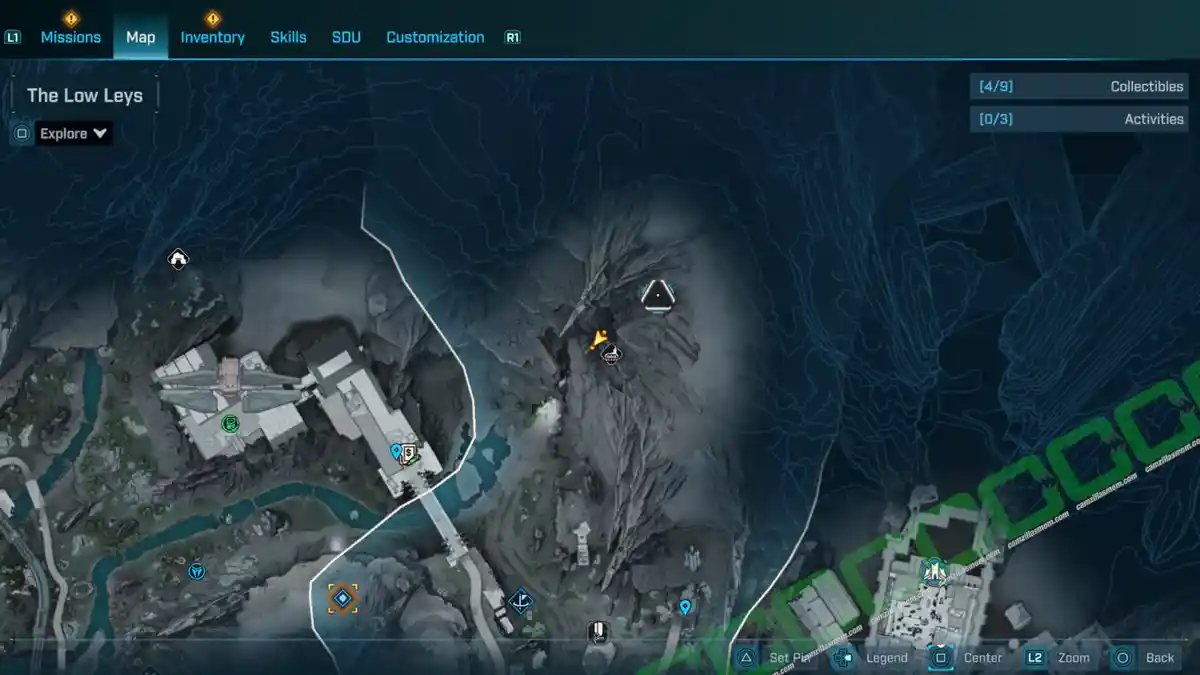
Task: Select the blue round marker near the river
Action: 197,572
